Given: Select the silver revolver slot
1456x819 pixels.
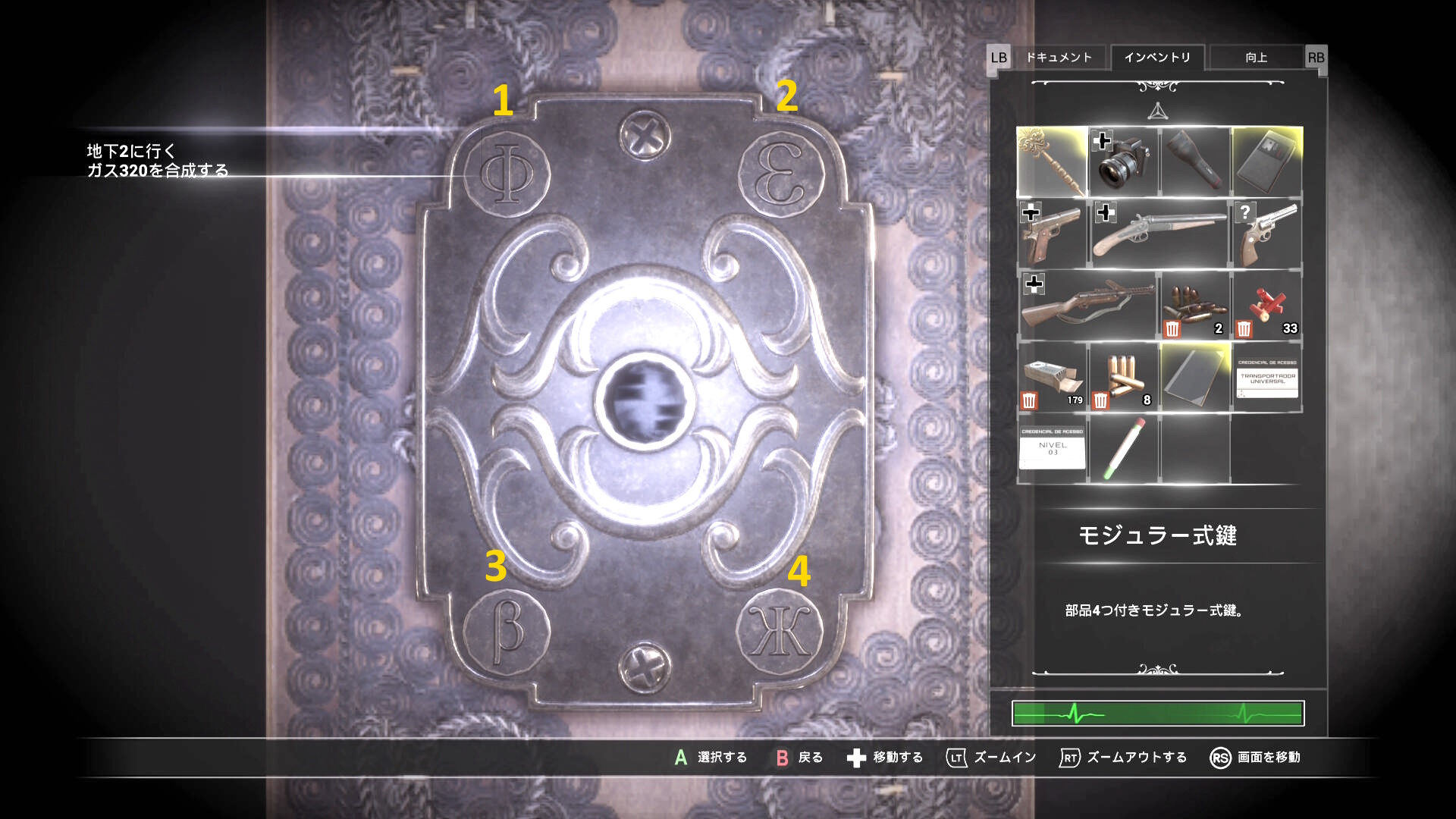Looking at the screenshot, I should 1267,234.
